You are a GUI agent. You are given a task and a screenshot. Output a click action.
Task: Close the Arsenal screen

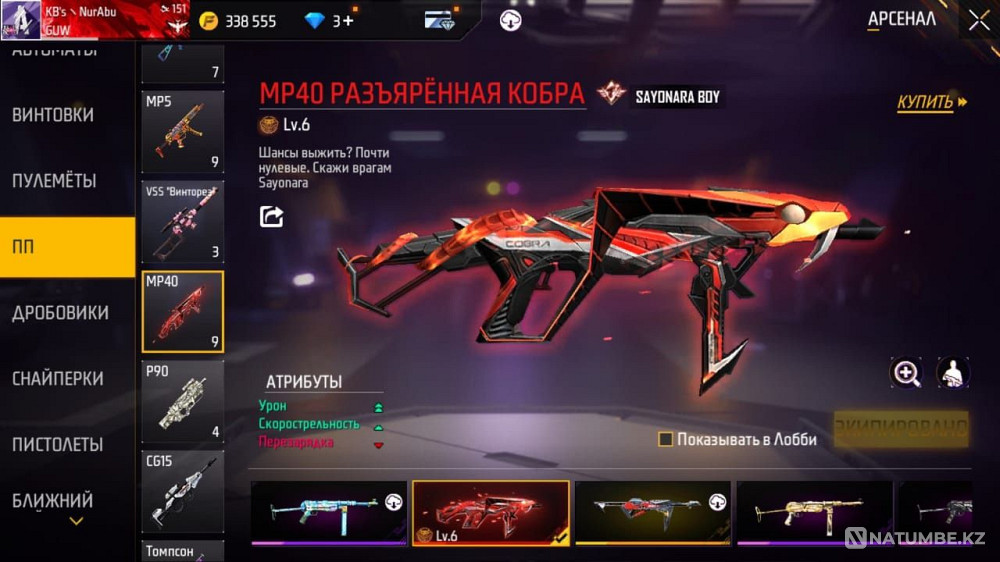coord(978,20)
